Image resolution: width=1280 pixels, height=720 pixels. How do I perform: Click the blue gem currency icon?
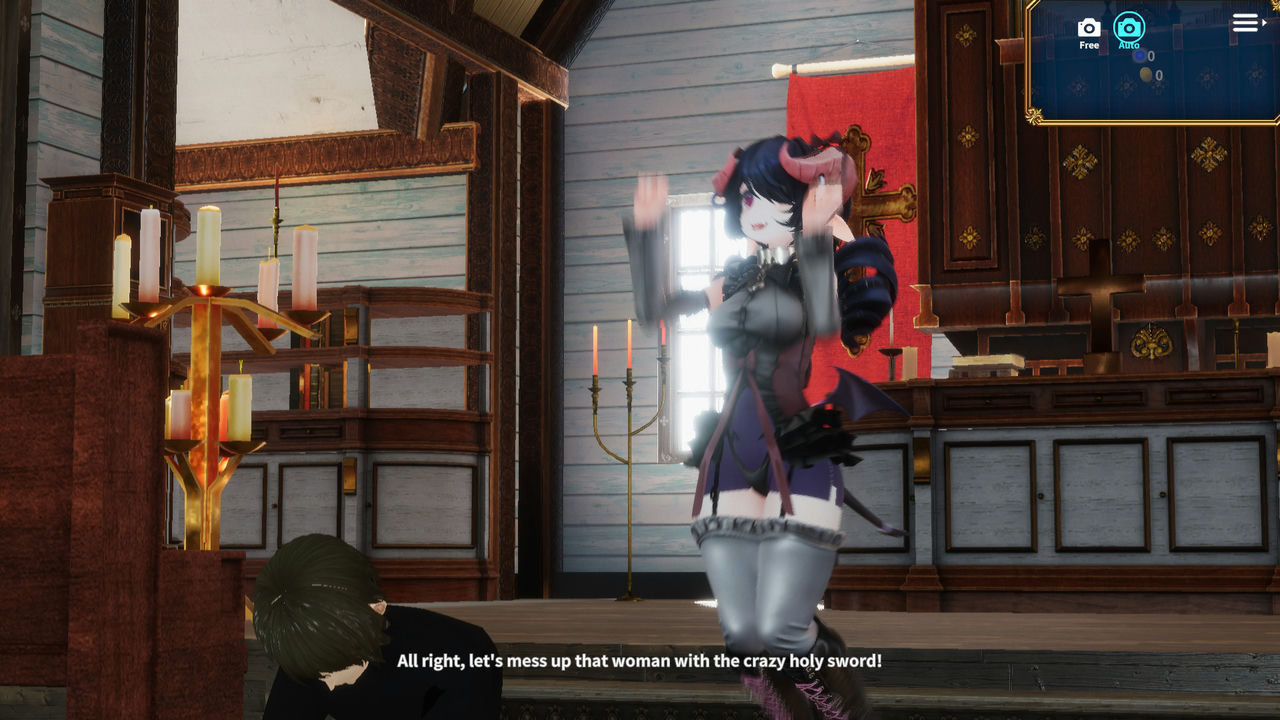click(x=1140, y=56)
